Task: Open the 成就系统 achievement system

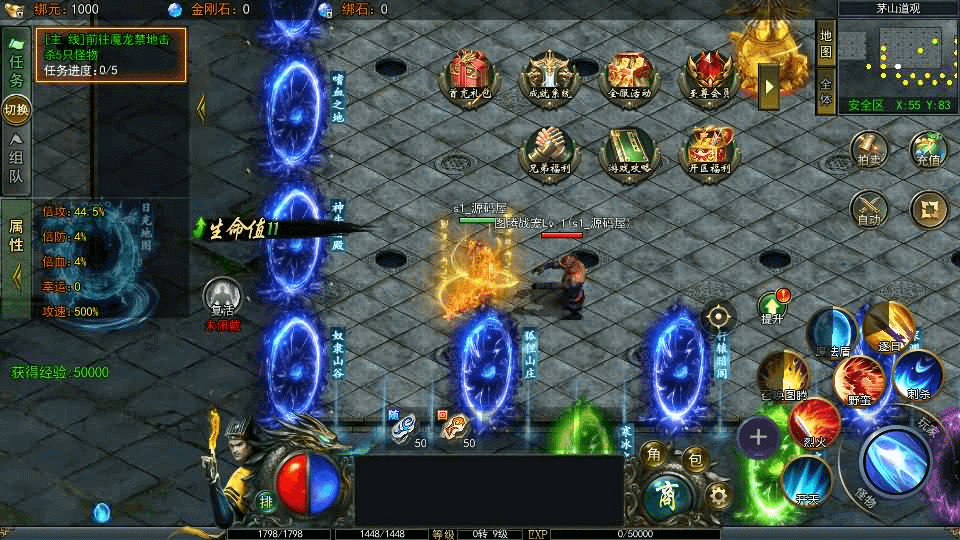Action: (551, 73)
